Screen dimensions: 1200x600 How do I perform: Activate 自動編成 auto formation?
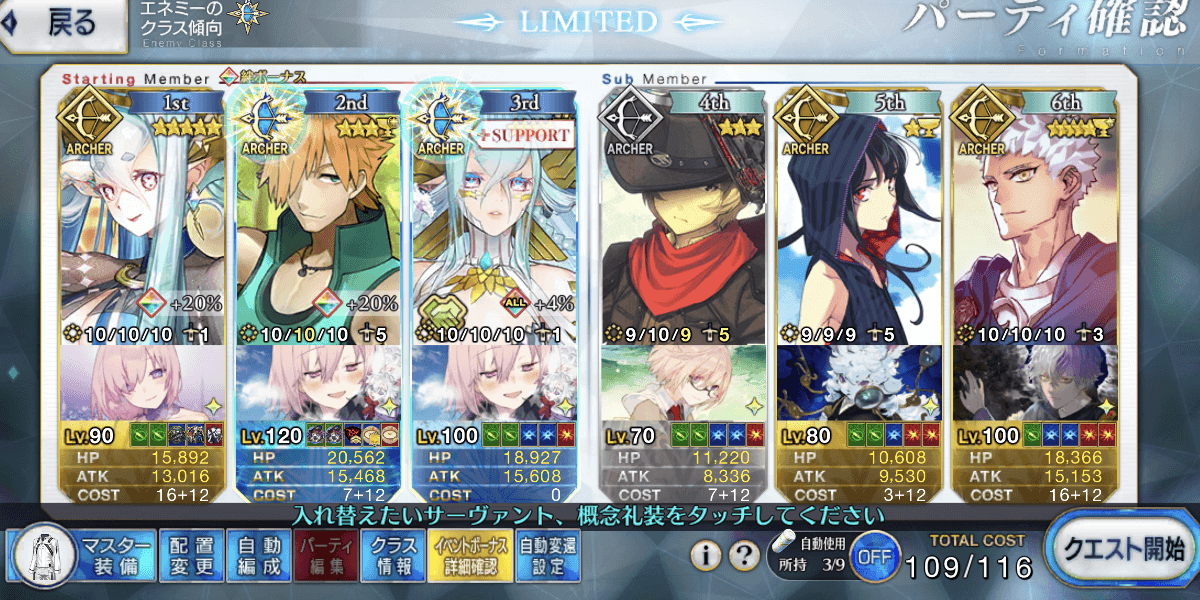[257, 555]
